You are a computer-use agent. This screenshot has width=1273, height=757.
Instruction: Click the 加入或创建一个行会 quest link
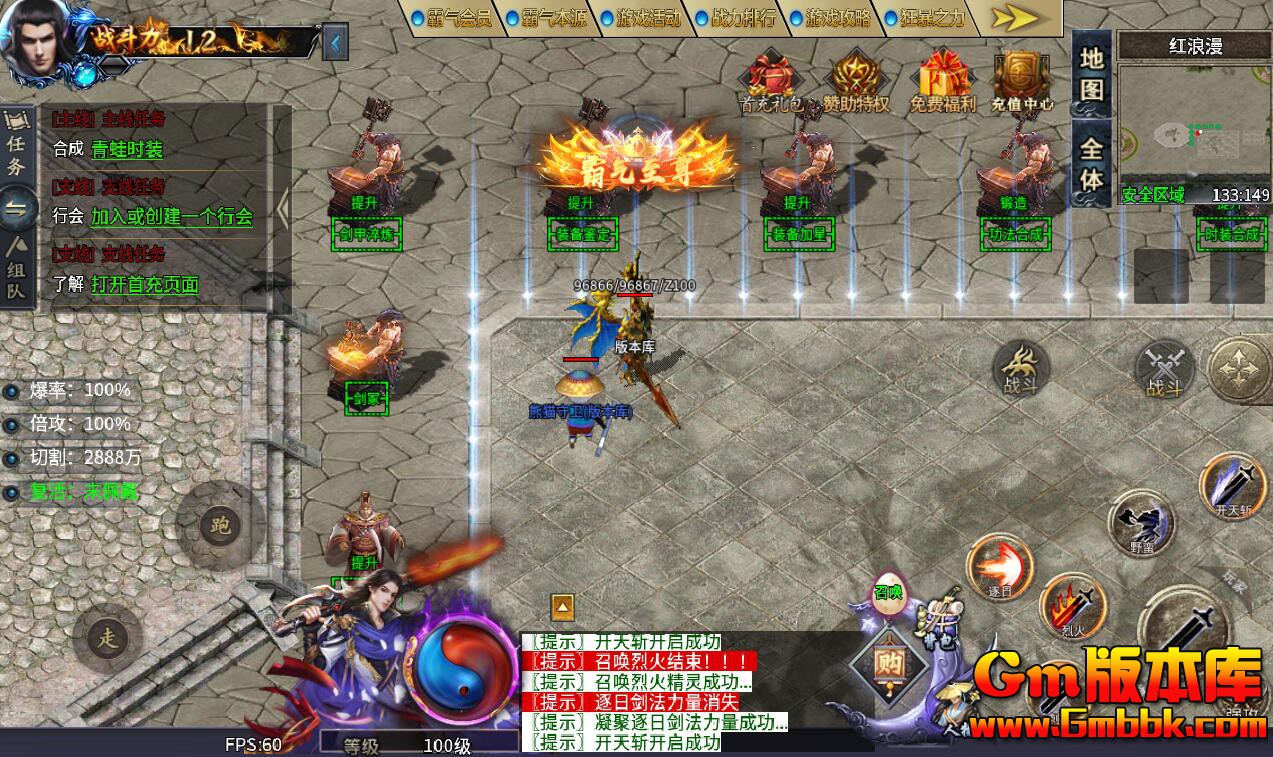[172, 217]
